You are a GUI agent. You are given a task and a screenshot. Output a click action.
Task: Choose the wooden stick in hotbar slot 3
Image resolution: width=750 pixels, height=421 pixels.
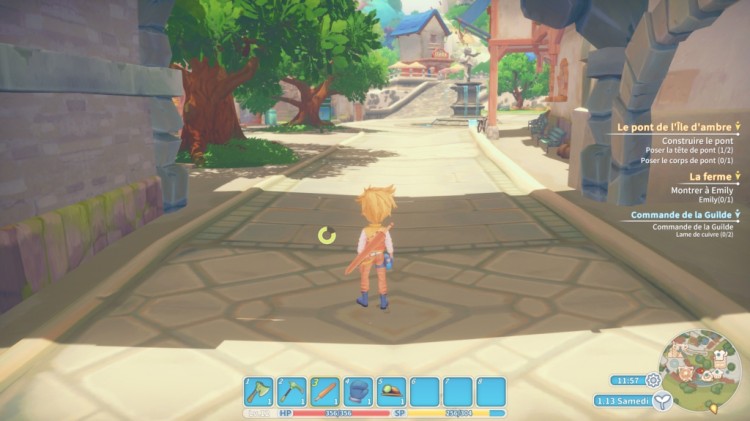pyautogui.click(x=324, y=391)
